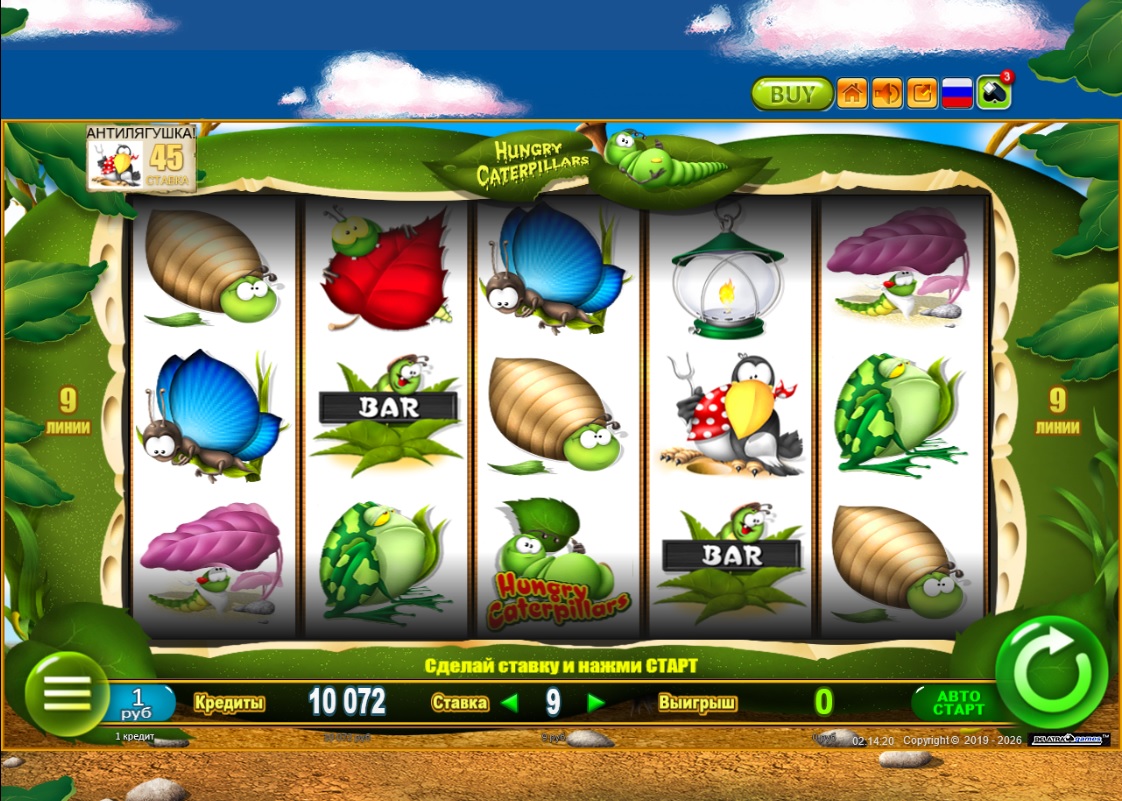Select the right 9 линии indicator
This screenshot has width=1122, height=801.
click(1057, 411)
